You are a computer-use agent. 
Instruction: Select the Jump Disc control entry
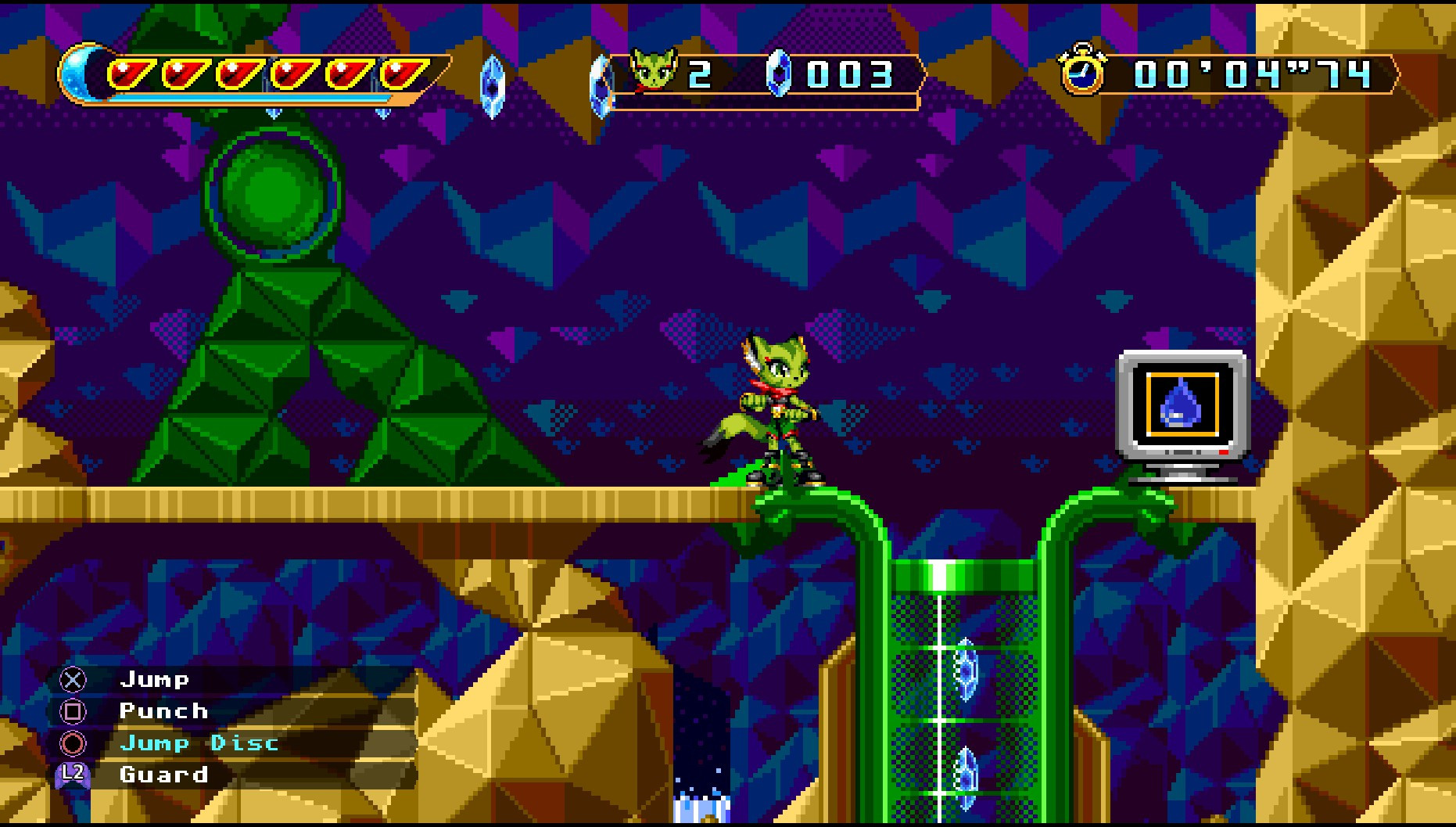coord(199,743)
